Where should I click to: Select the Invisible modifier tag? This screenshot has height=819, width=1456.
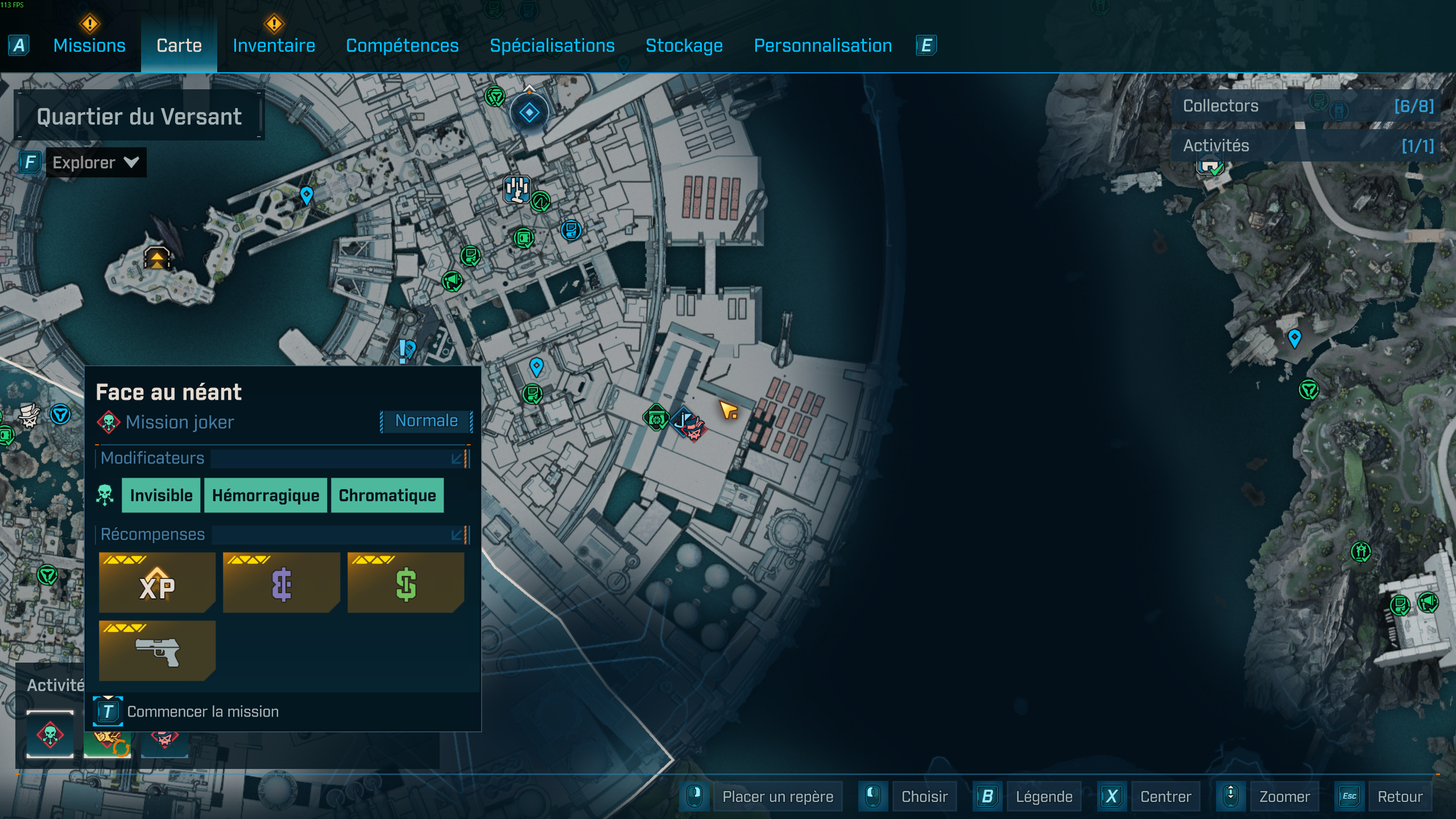pyautogui.click(x=161, y=495)
